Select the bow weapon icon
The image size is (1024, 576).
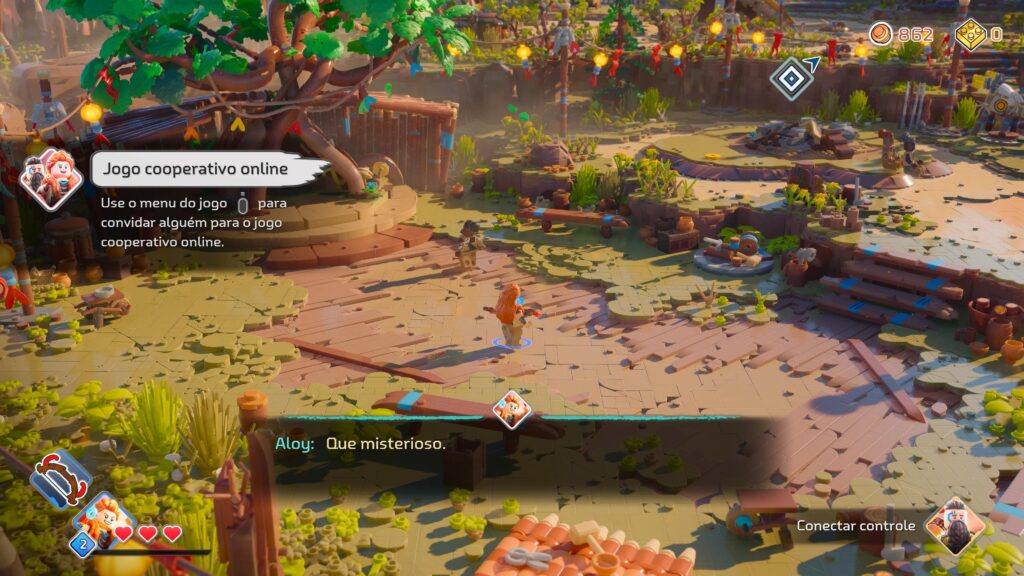point(61,479)
